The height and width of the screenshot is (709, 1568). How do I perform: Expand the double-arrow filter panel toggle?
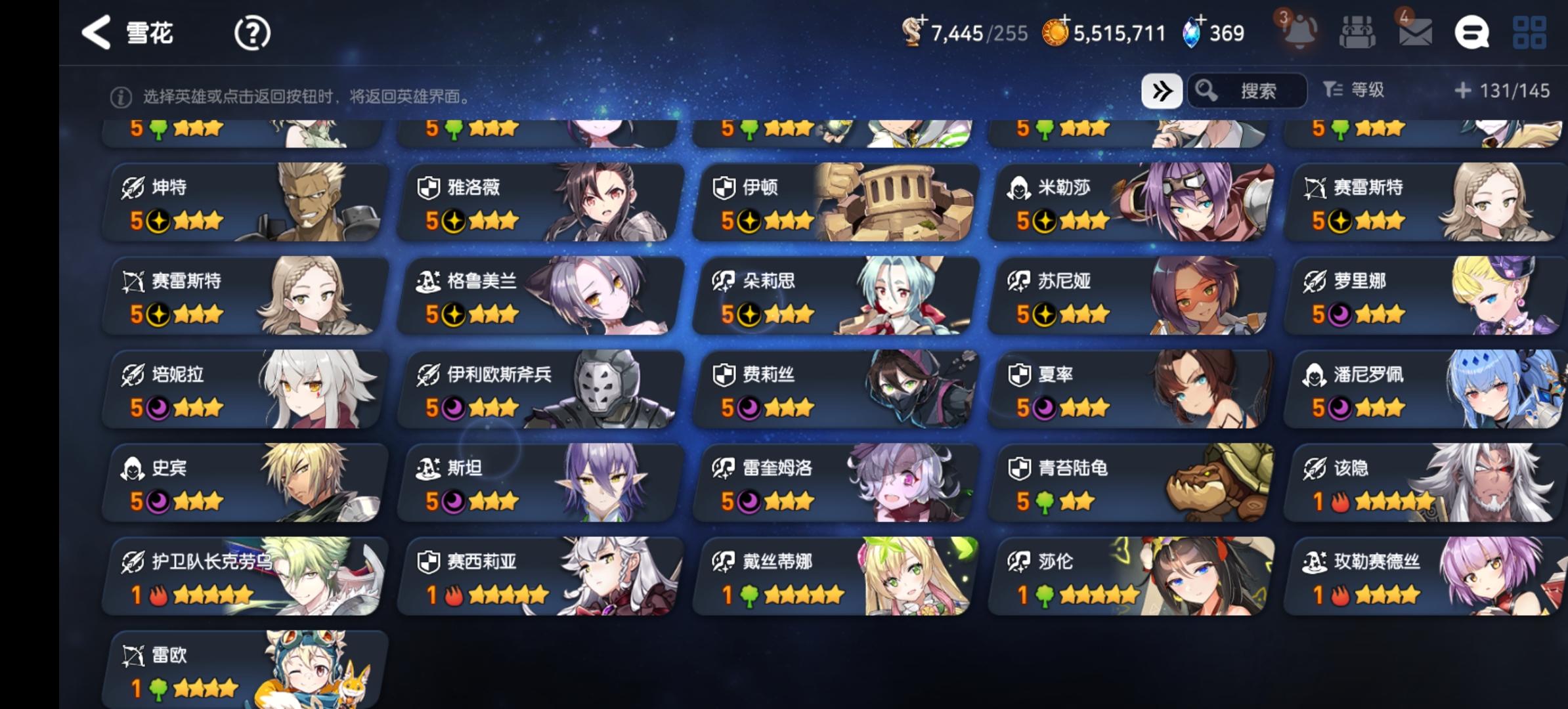click(x=1162, y=91)
